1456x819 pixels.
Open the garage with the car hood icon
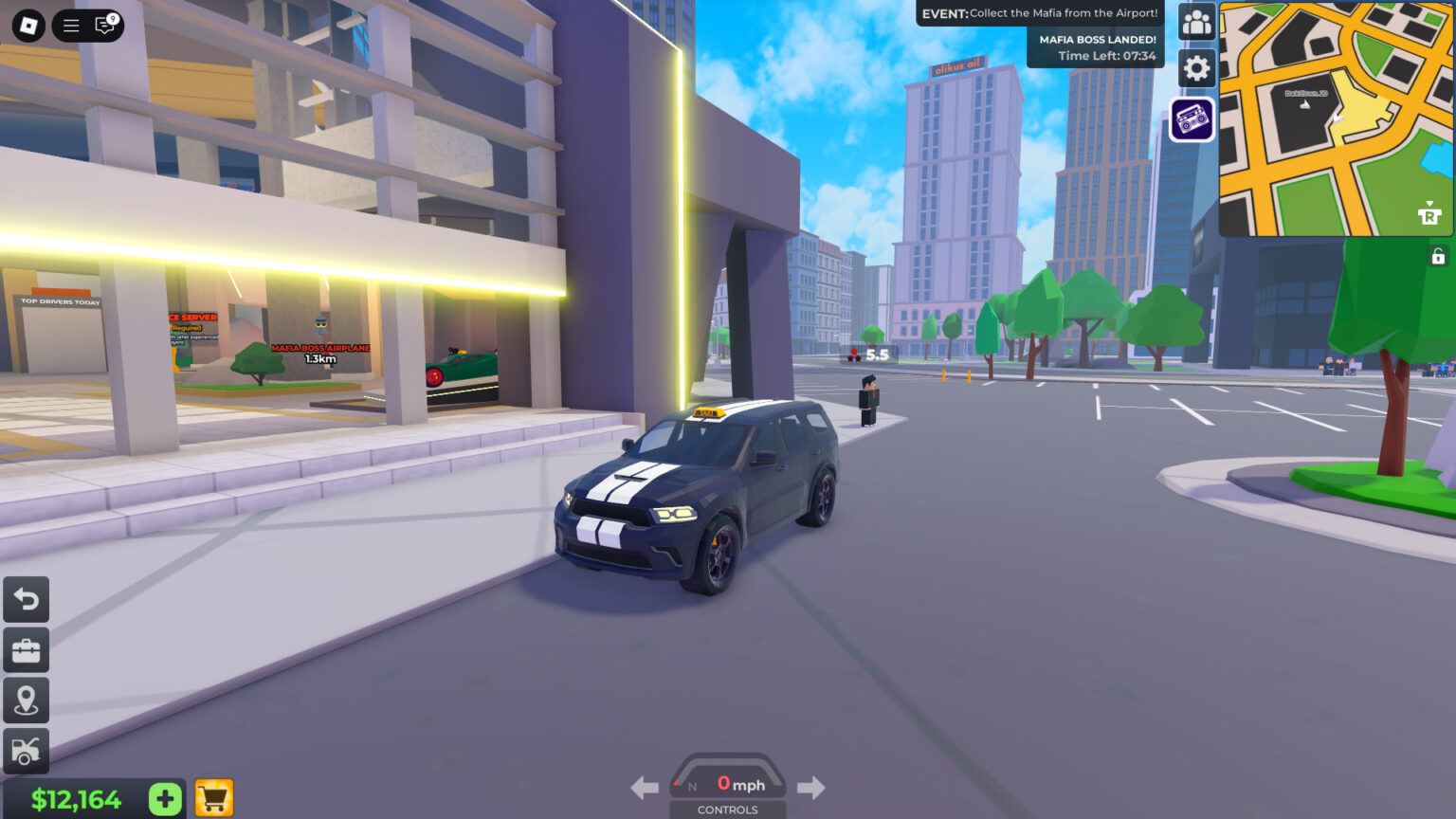pyautogui.click(x=26, y=751)
